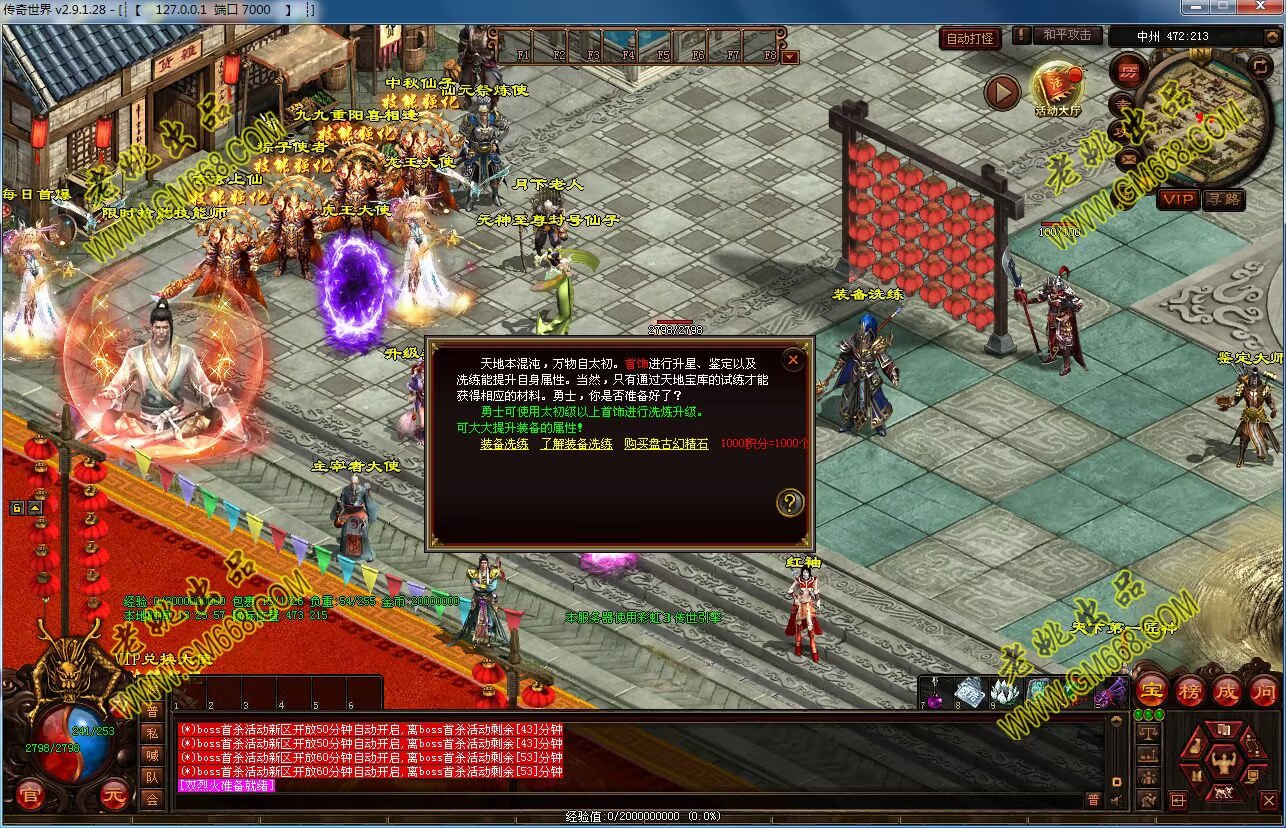Screen dimensions: 1286x828
Task: Choose 购买盘古幻精石 in the dialog
Action: click(666, 444)
